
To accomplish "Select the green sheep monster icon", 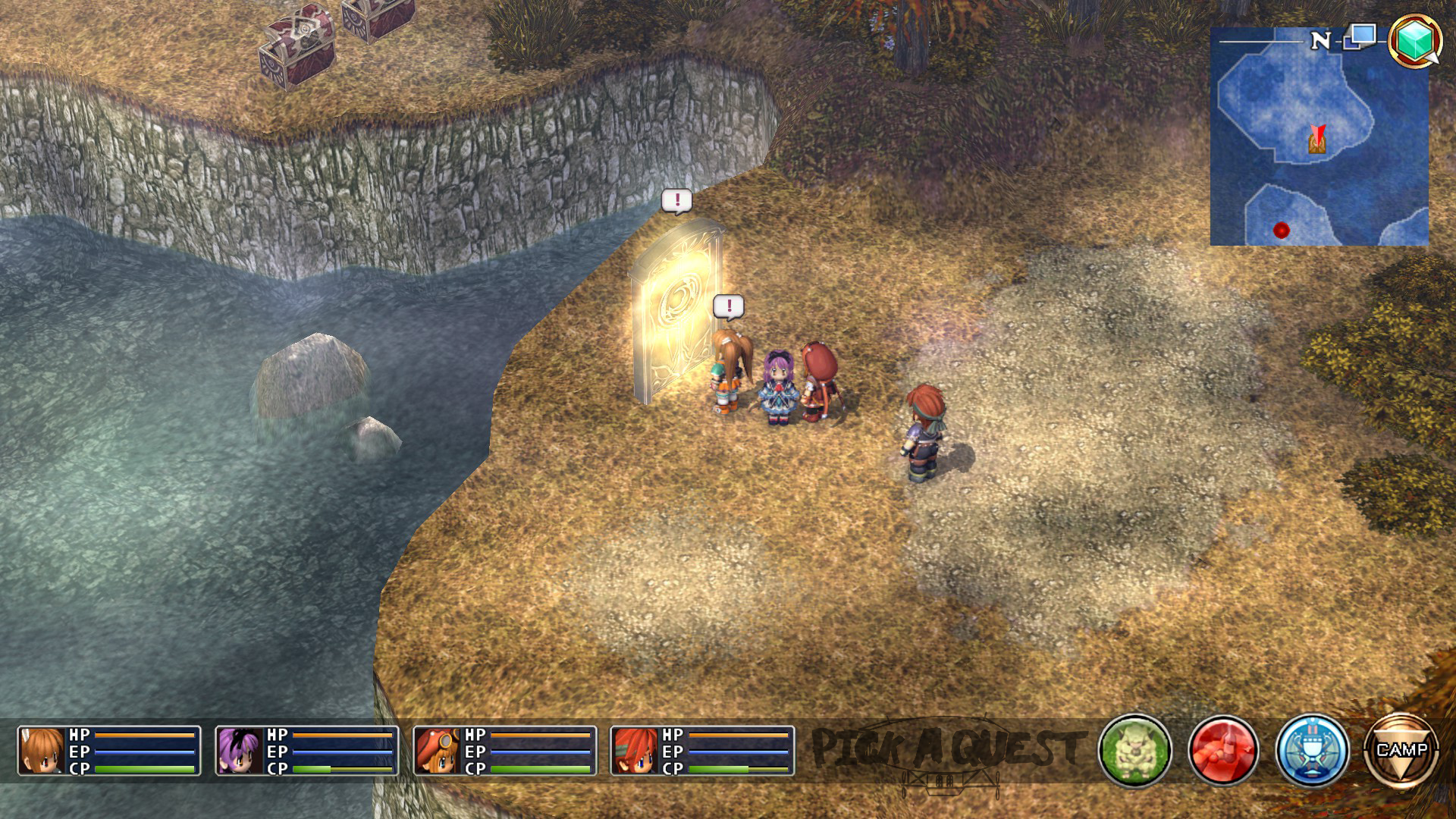I will coord(1134,751).
